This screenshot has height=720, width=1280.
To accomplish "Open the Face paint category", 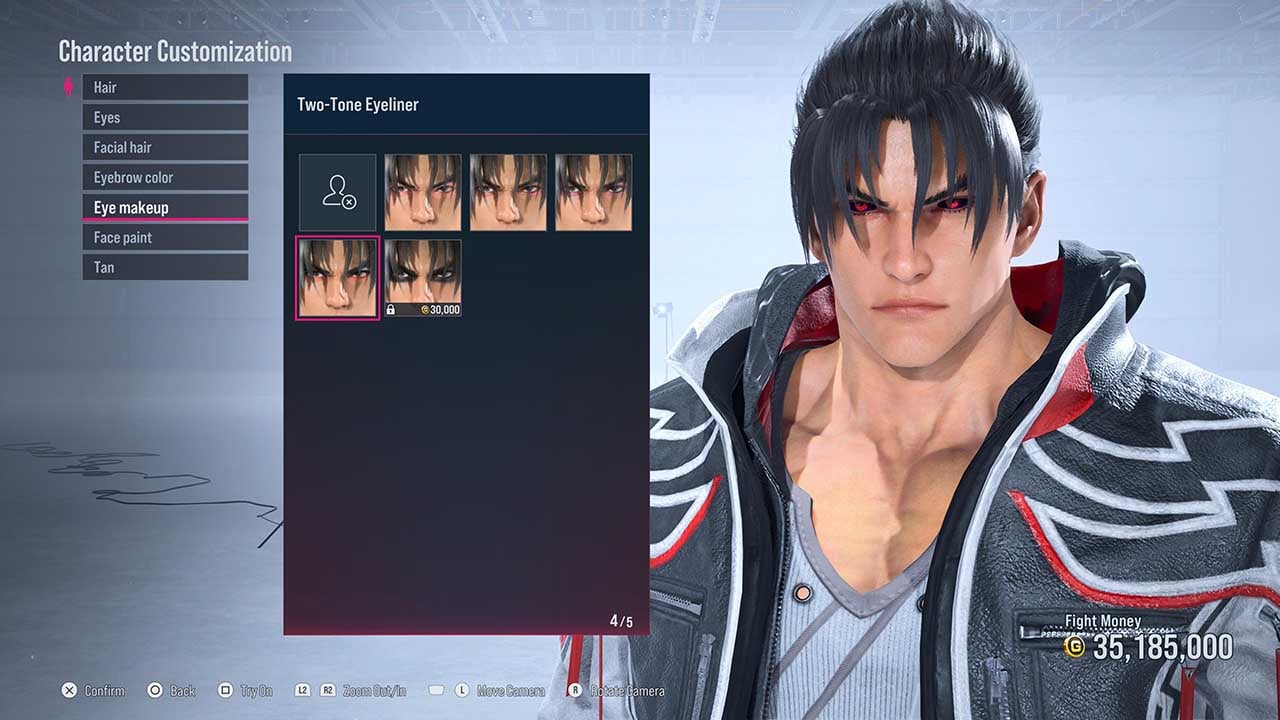I will [x=164, y=237].
